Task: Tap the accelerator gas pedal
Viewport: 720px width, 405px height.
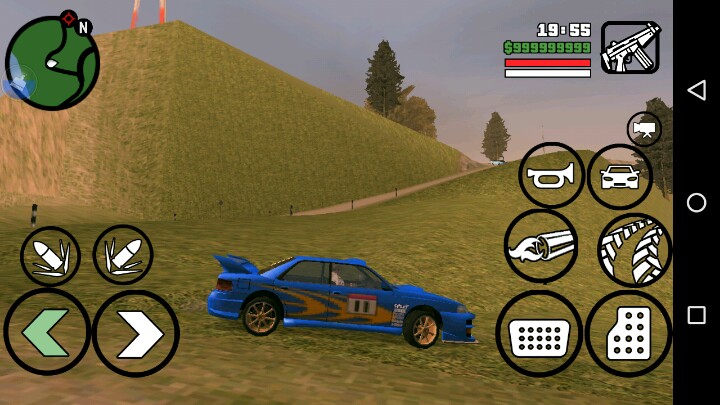Action: tap(628, 334)
